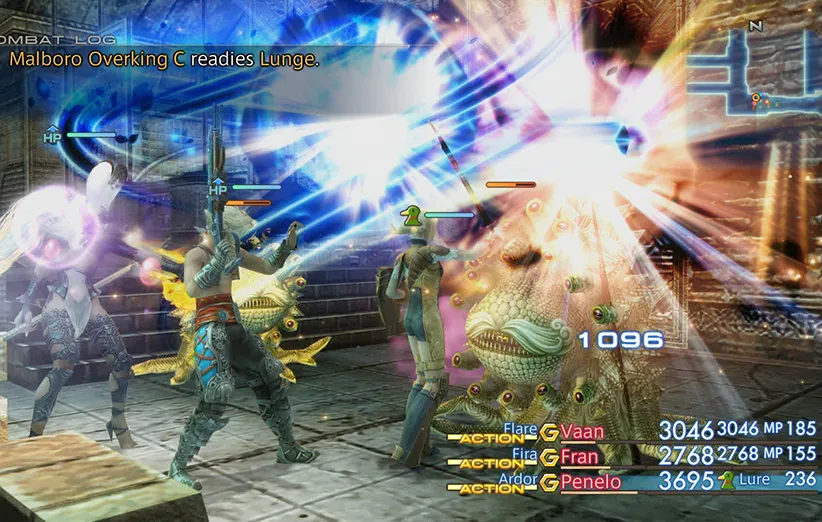This screenshot has width=822, height=522.
Task: Click Penelo's Lure status icon
Action: (725, 481)
